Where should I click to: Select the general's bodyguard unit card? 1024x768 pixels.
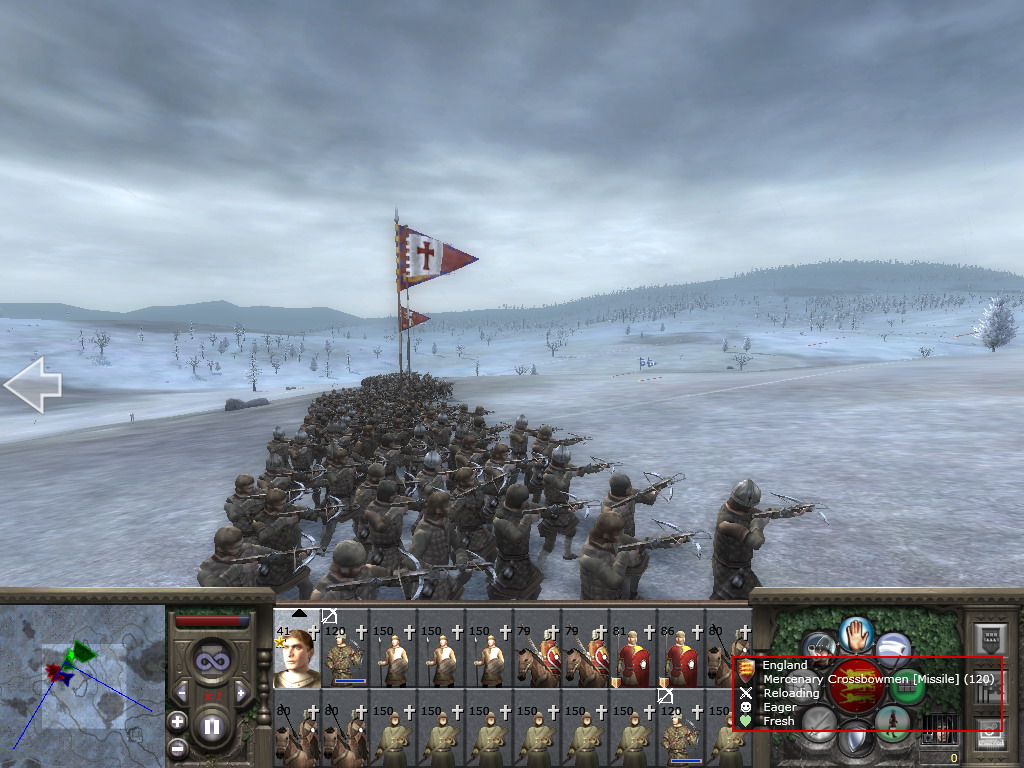(x=297, y=657)
